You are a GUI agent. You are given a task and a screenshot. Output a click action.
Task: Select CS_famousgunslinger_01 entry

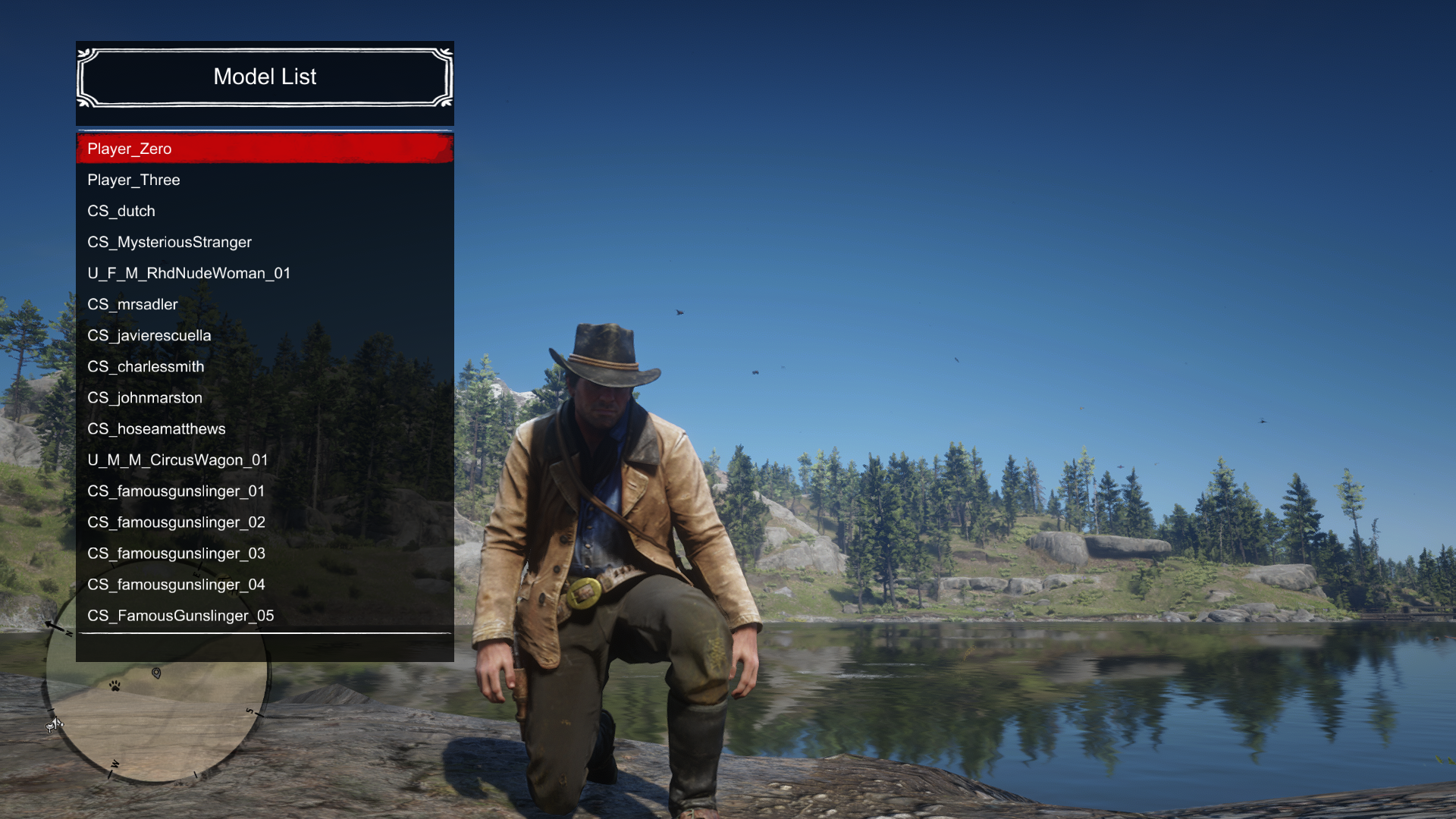[x=265, y=491]
